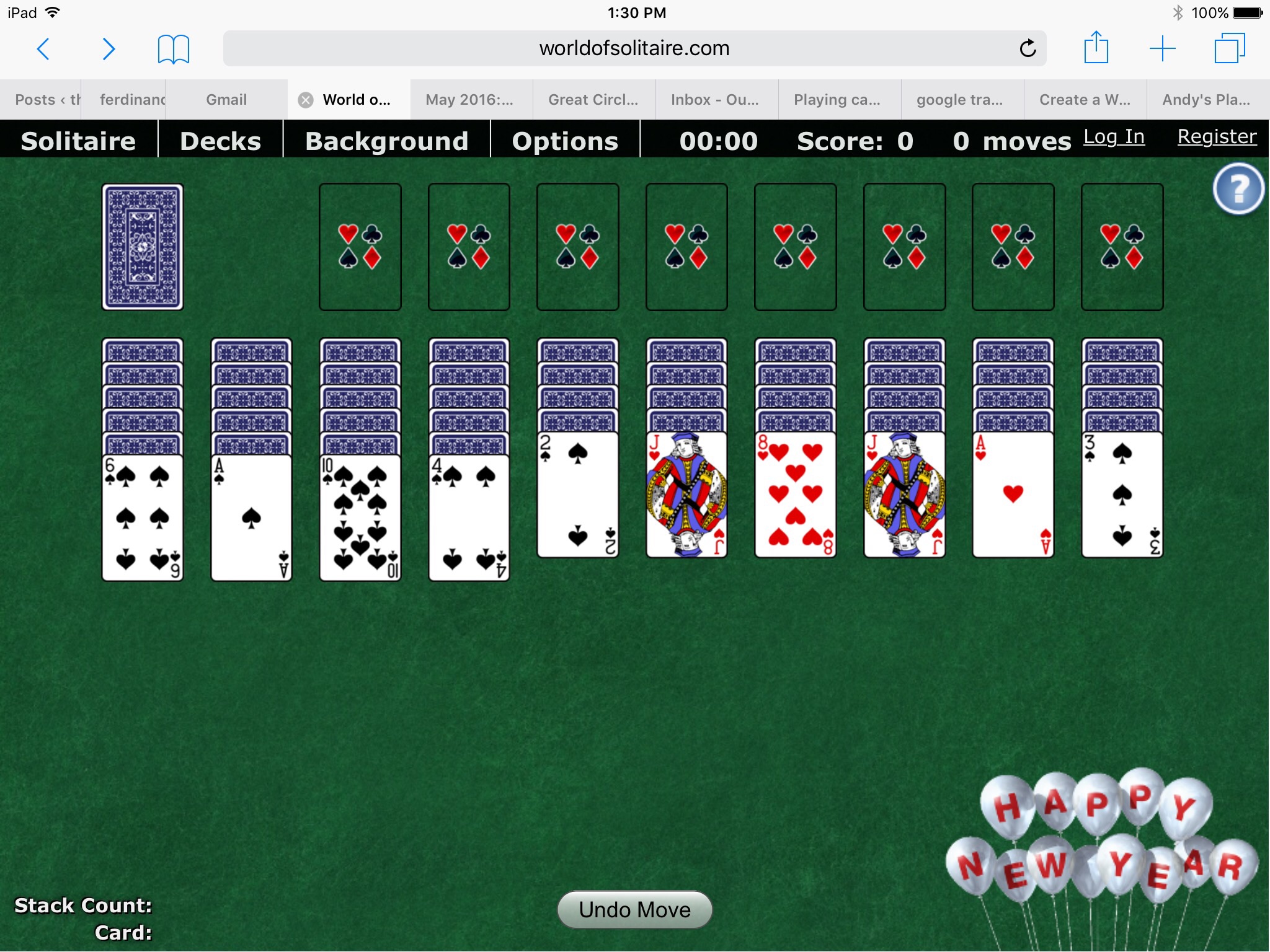Go forward using the forward arrow
The width and height of the screenshot is (1270, 952).
pos(109,48)
